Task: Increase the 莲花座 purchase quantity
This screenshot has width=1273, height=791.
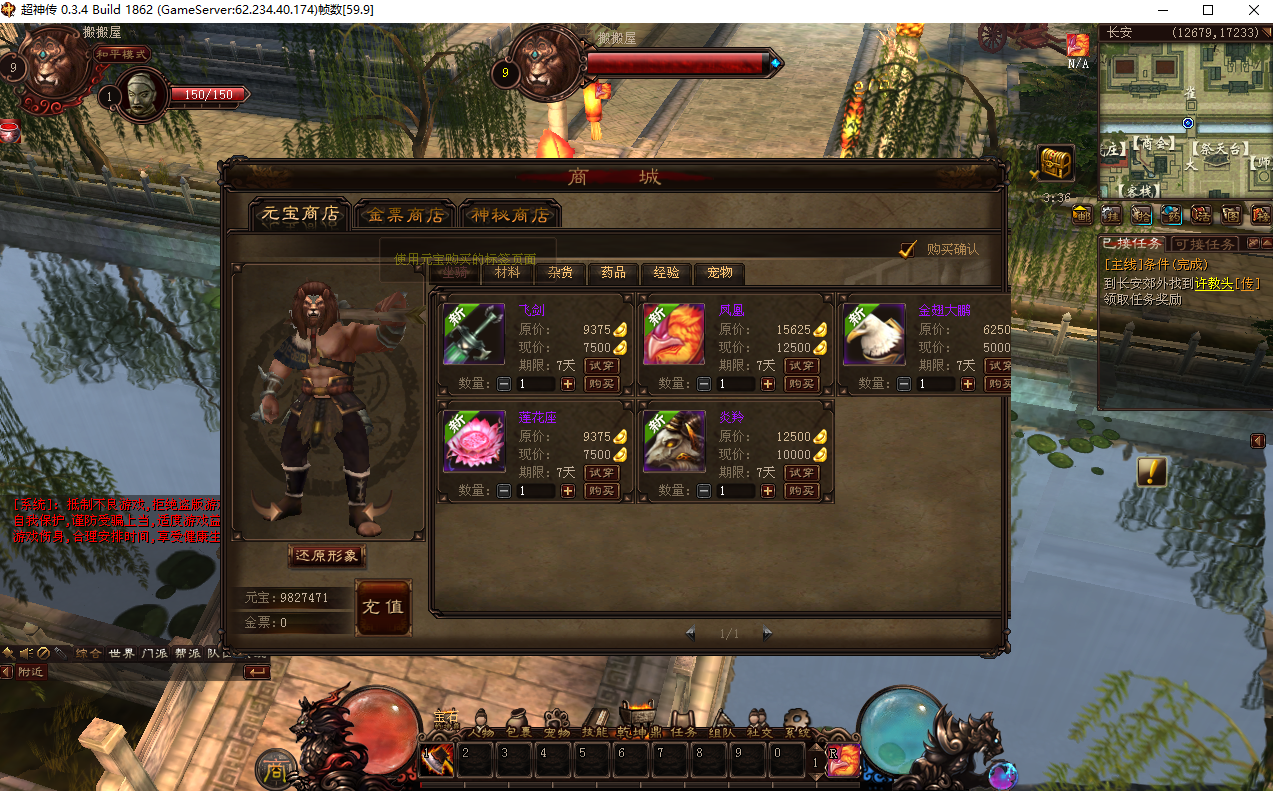Action: coord(568,491)
